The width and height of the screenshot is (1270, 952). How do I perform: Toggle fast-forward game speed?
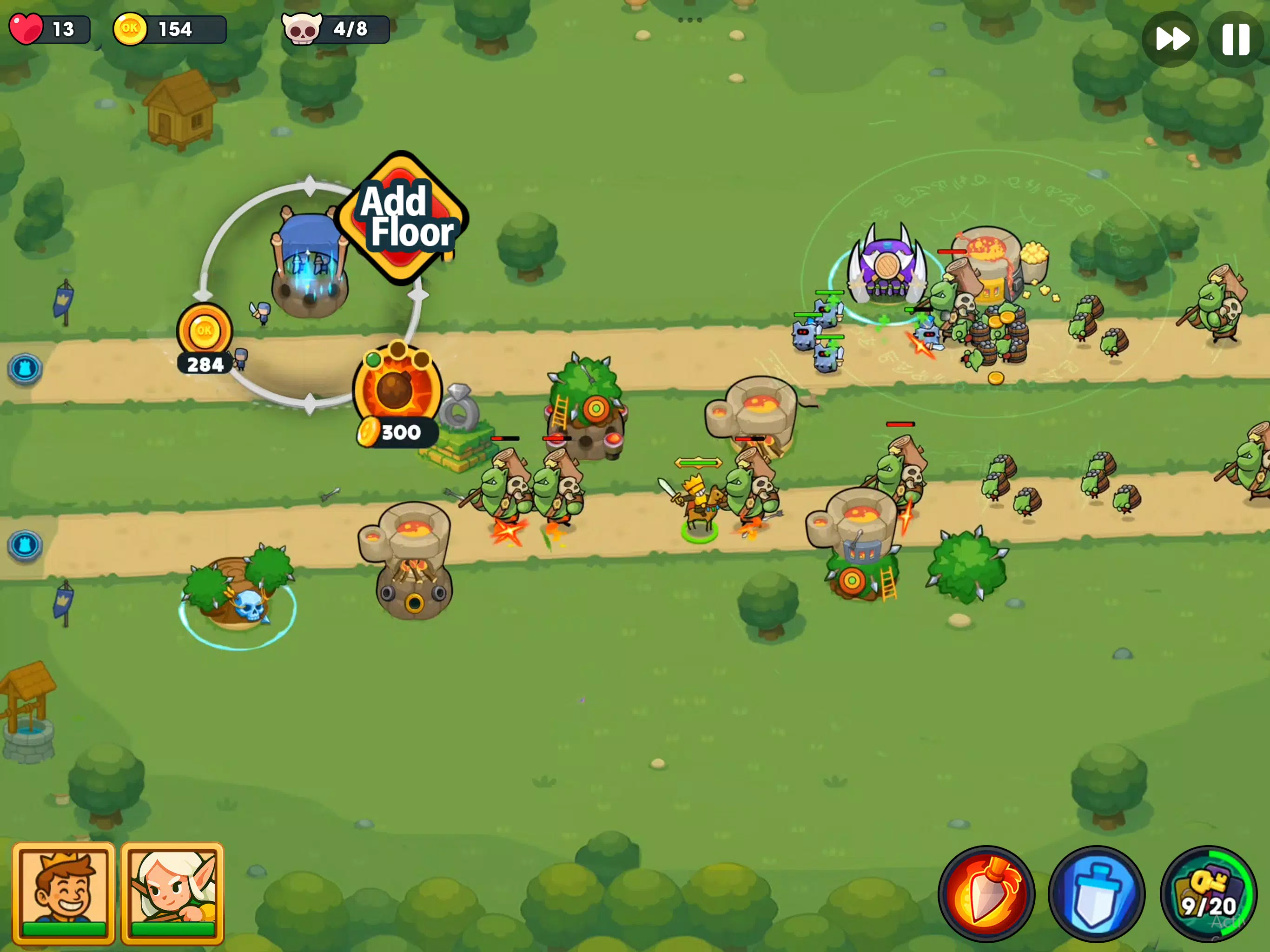point(1170,39)
